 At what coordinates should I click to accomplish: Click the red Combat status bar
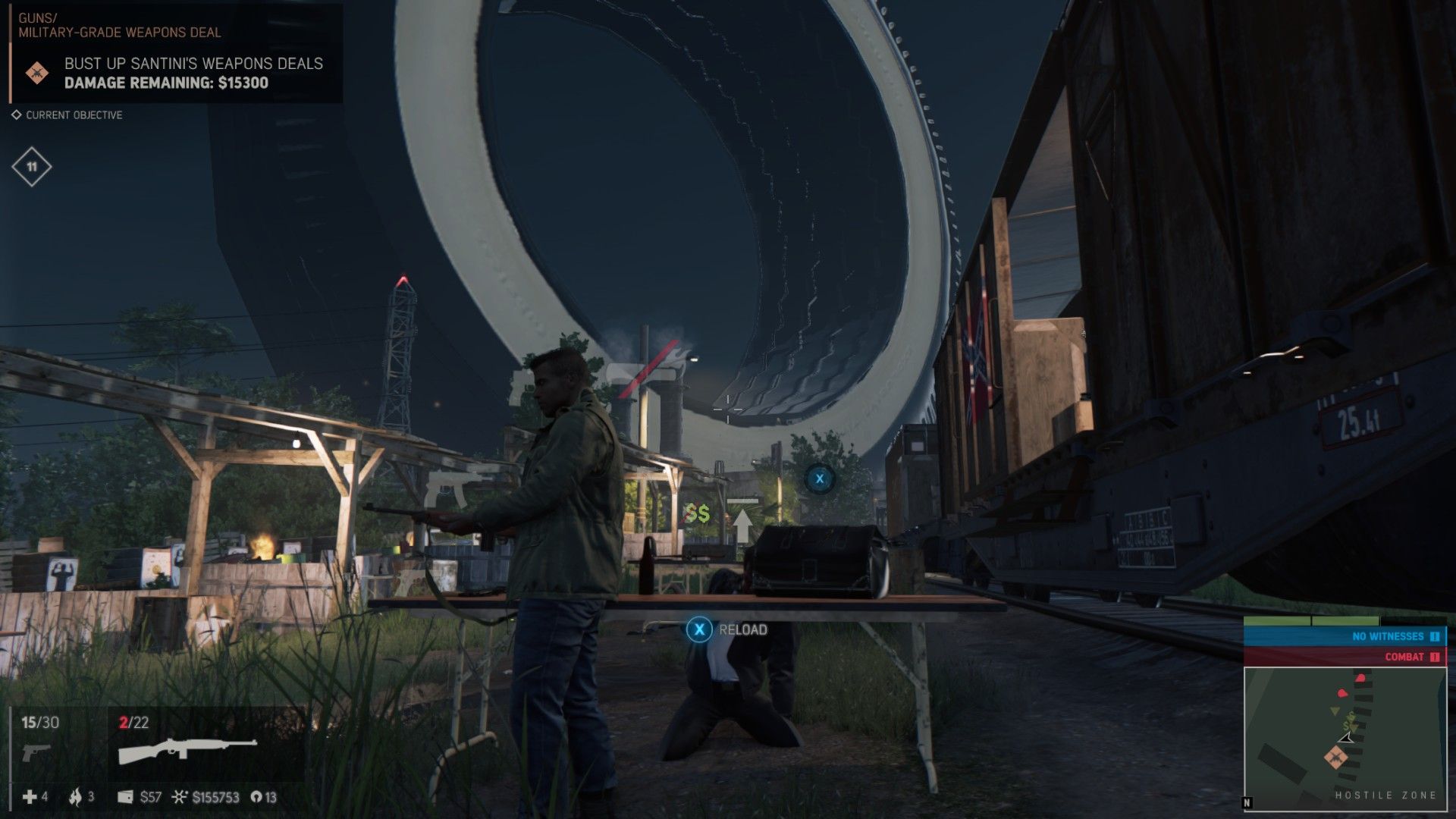[1344, 657]
